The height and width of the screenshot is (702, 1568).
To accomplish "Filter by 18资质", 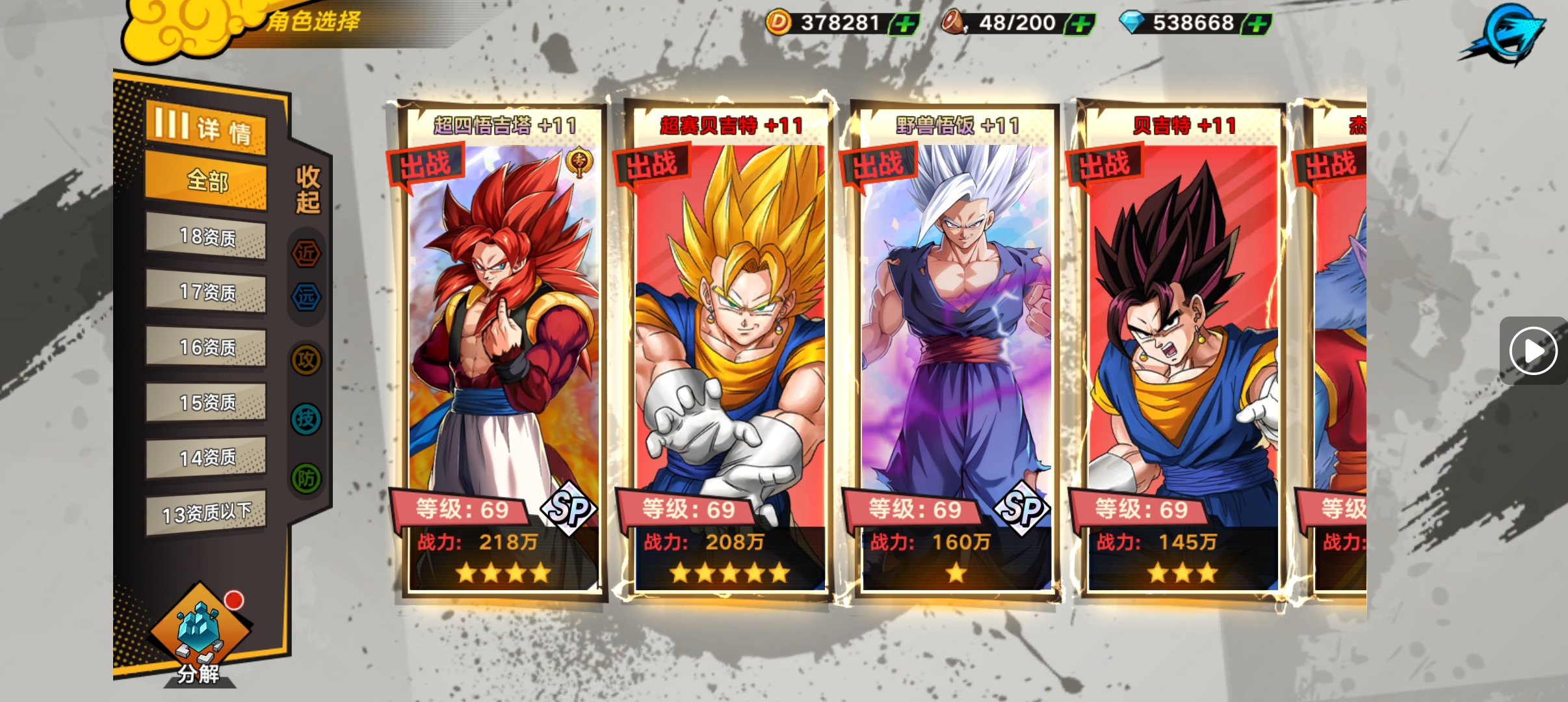I will [206, 237].
